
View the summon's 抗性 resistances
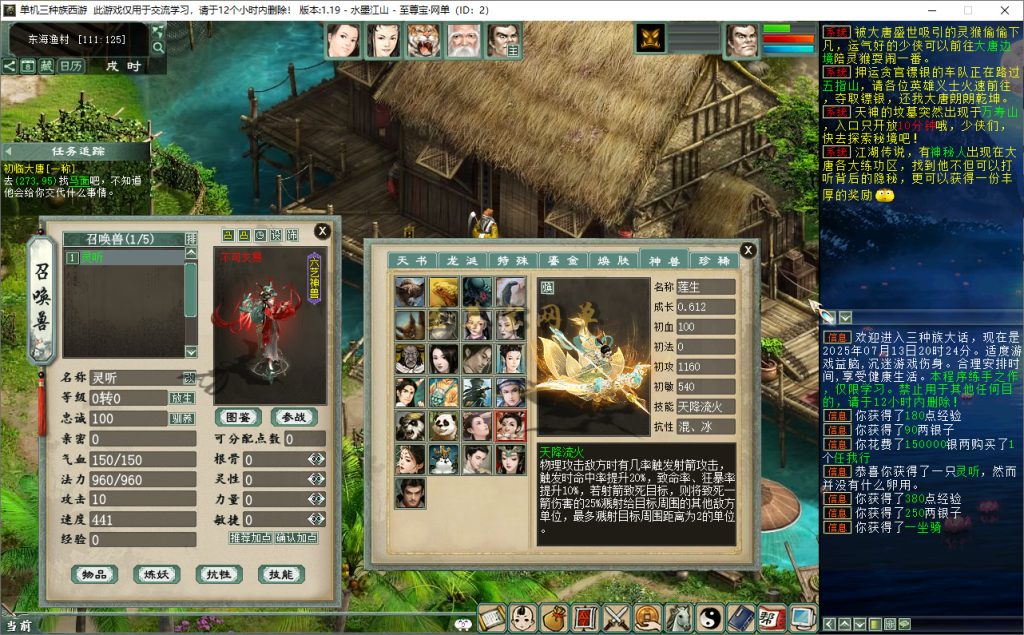click(x=218, y=574)
